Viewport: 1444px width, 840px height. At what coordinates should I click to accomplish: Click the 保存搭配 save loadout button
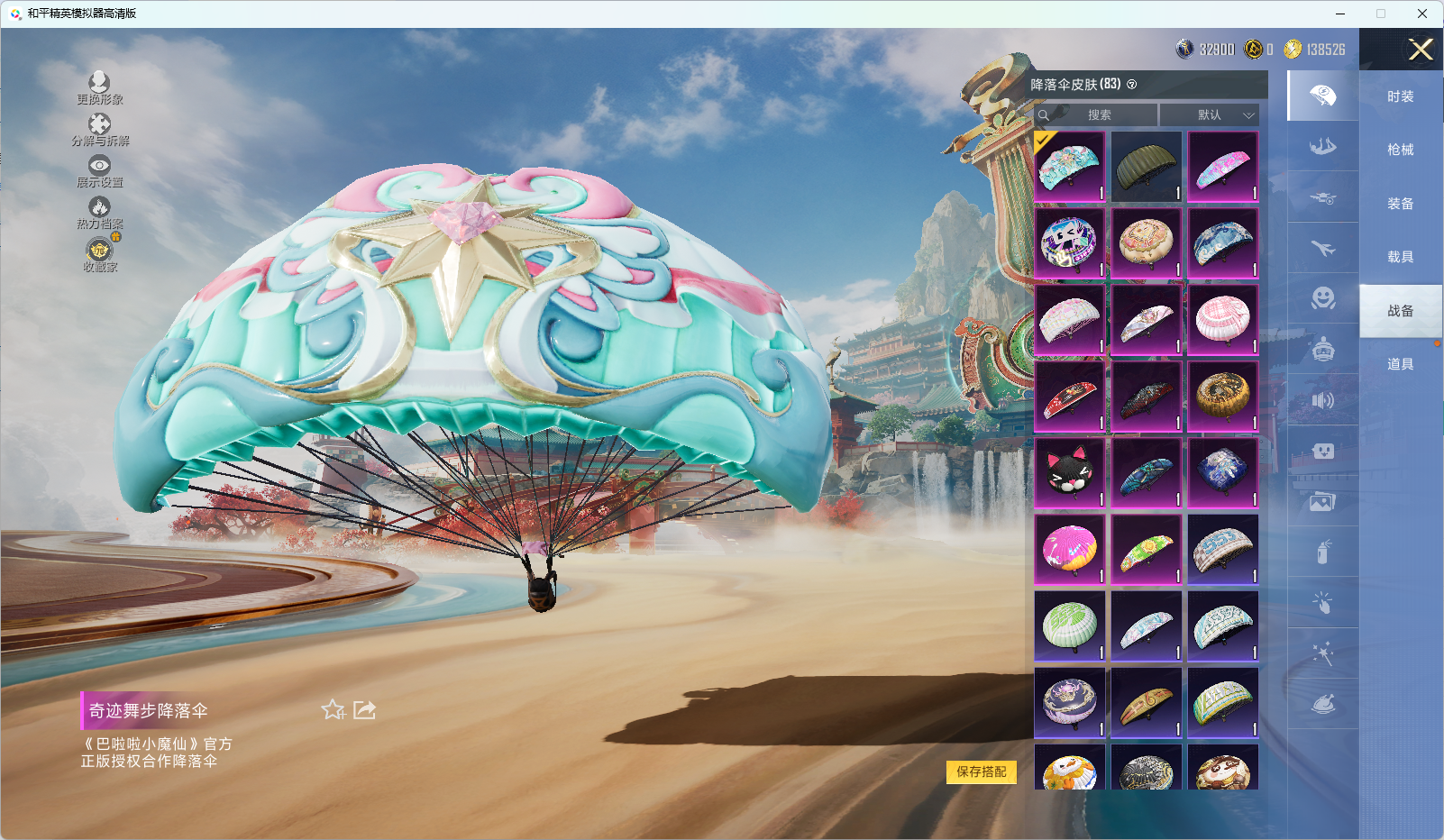point(981,772)
